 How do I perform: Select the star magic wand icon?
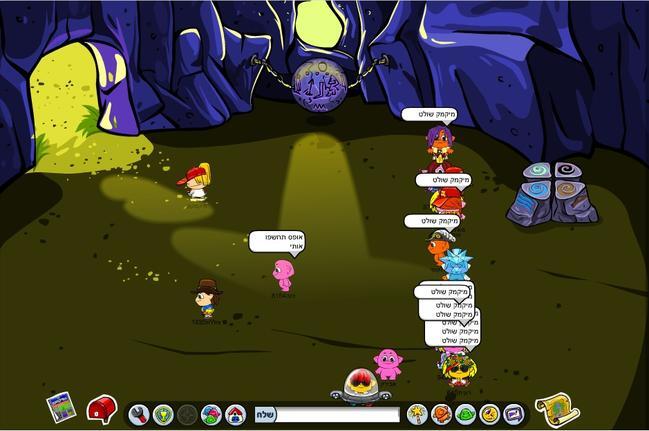click(417, 413)
